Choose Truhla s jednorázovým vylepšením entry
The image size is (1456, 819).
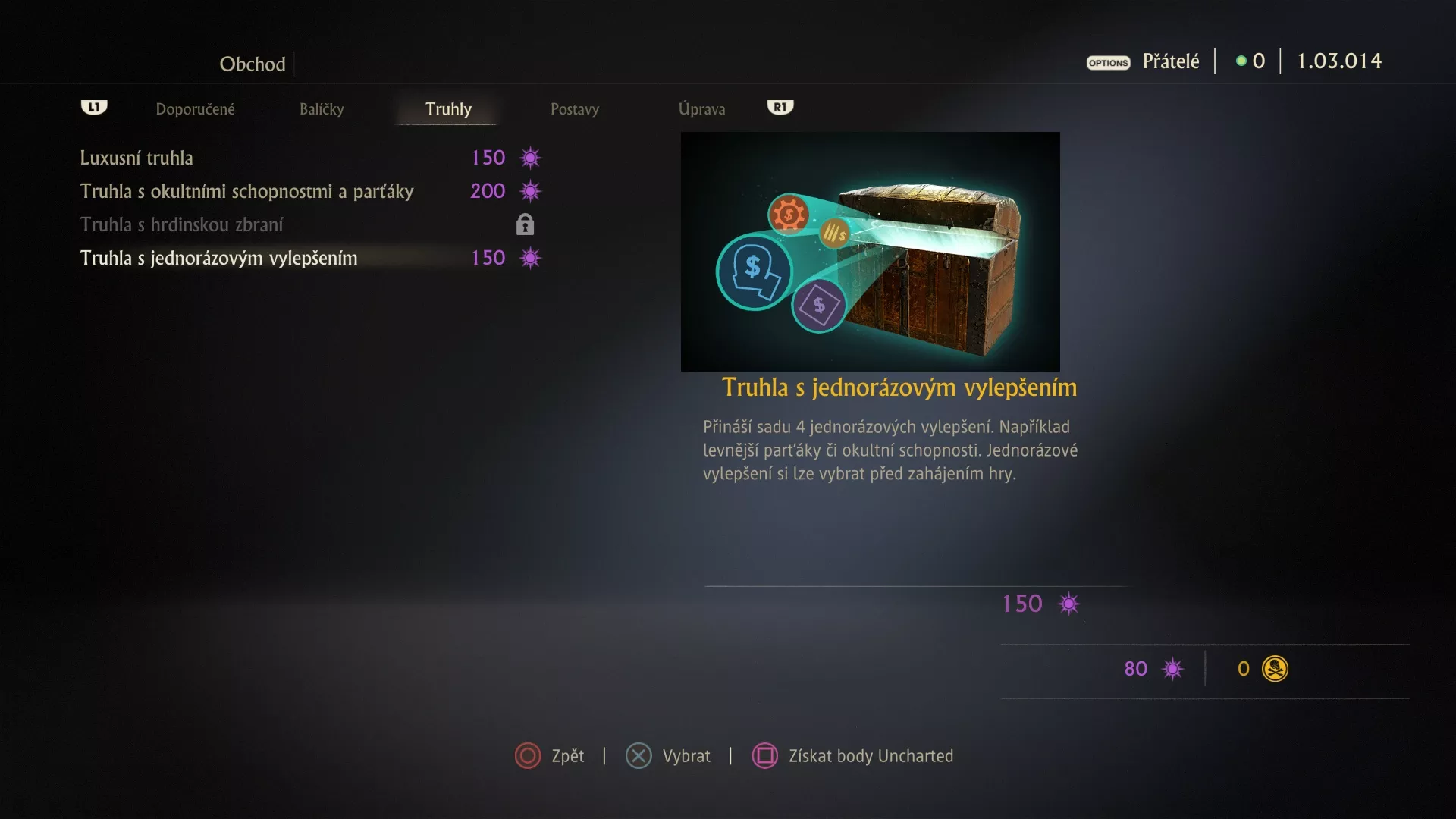click(x=218, y=258)
